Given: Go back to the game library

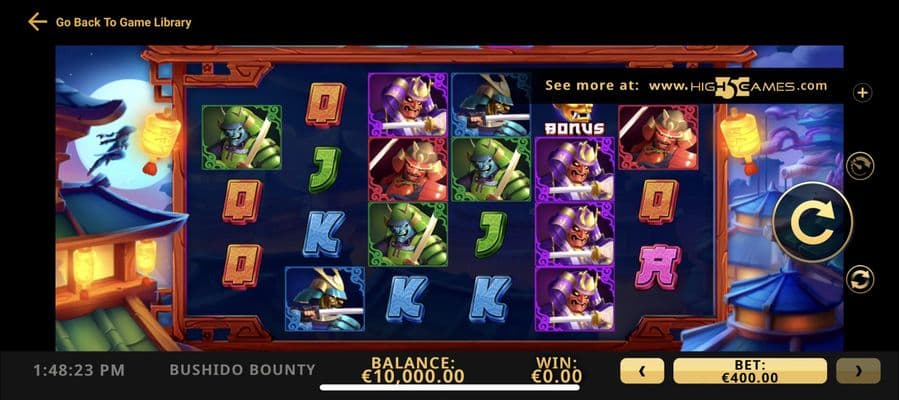Looking at the screenshot, I should click(109, 21).
